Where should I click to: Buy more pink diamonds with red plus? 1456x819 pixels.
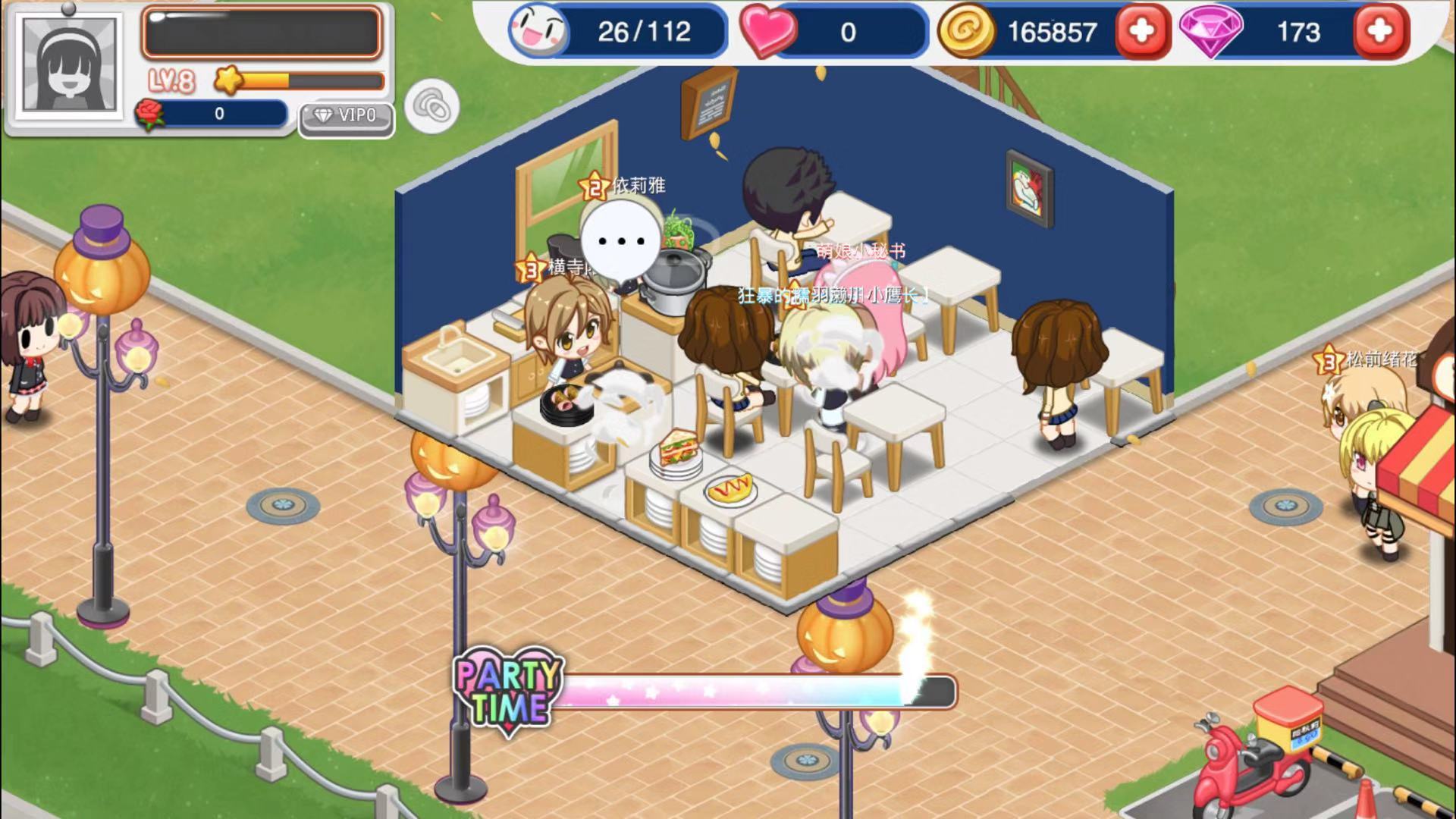[1380, 32]
